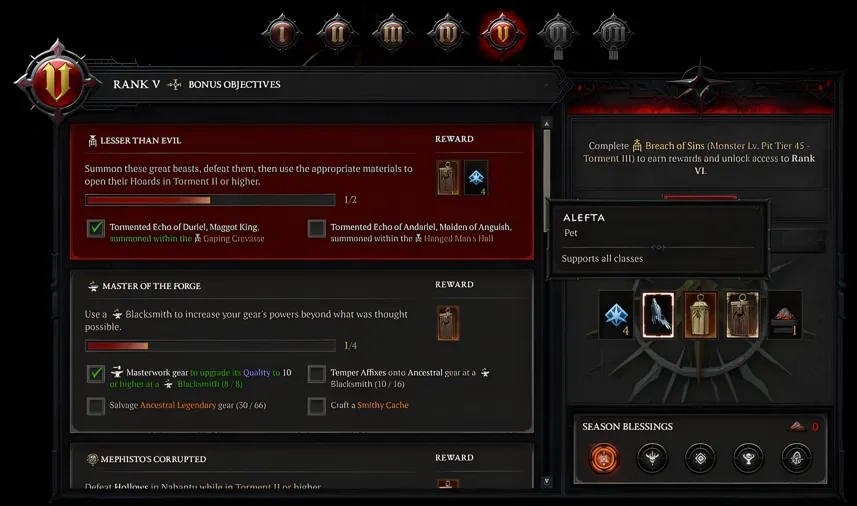The image size is (857, 506).
Task: Activate the glowing orange season blessing
Action: coord(603,459)
